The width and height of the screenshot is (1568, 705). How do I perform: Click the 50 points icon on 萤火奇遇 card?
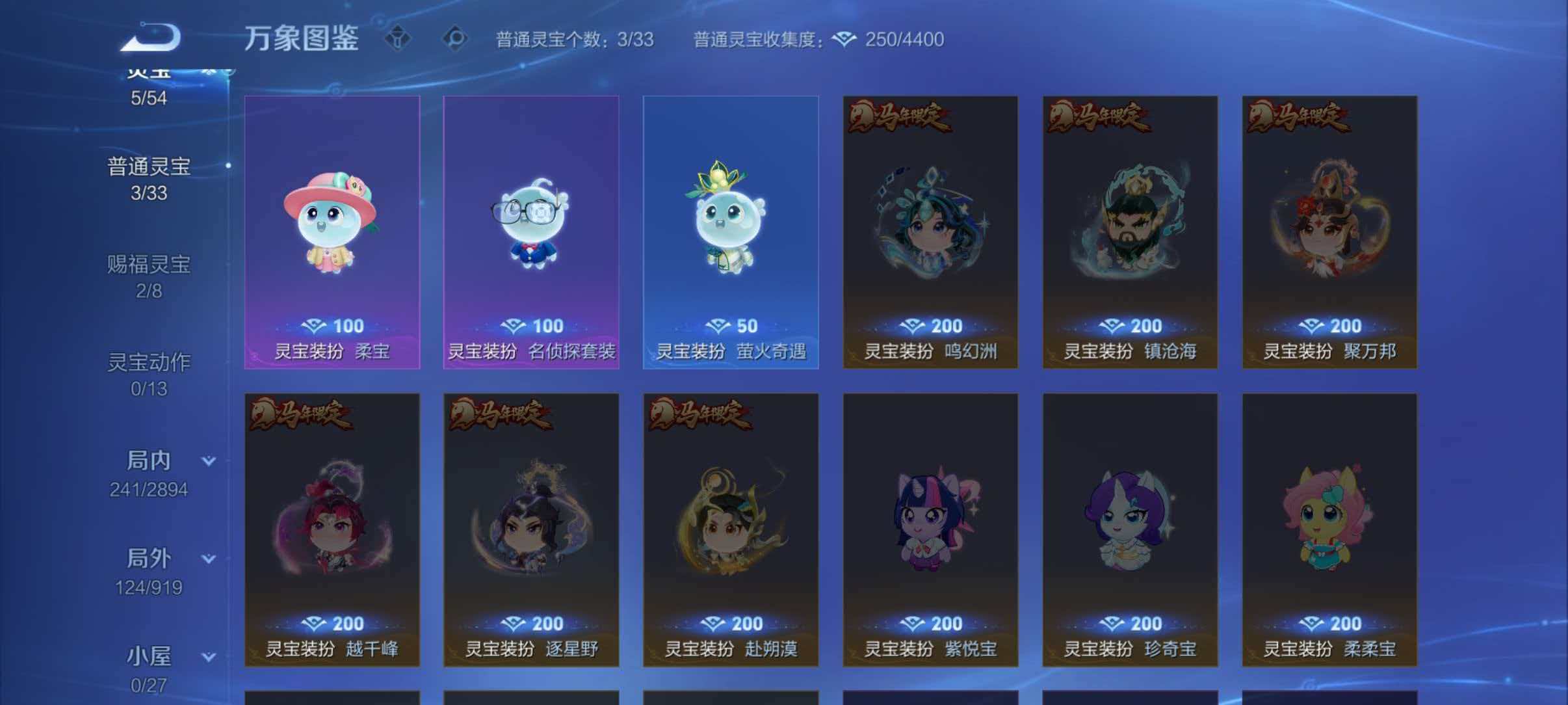point(719,325)
